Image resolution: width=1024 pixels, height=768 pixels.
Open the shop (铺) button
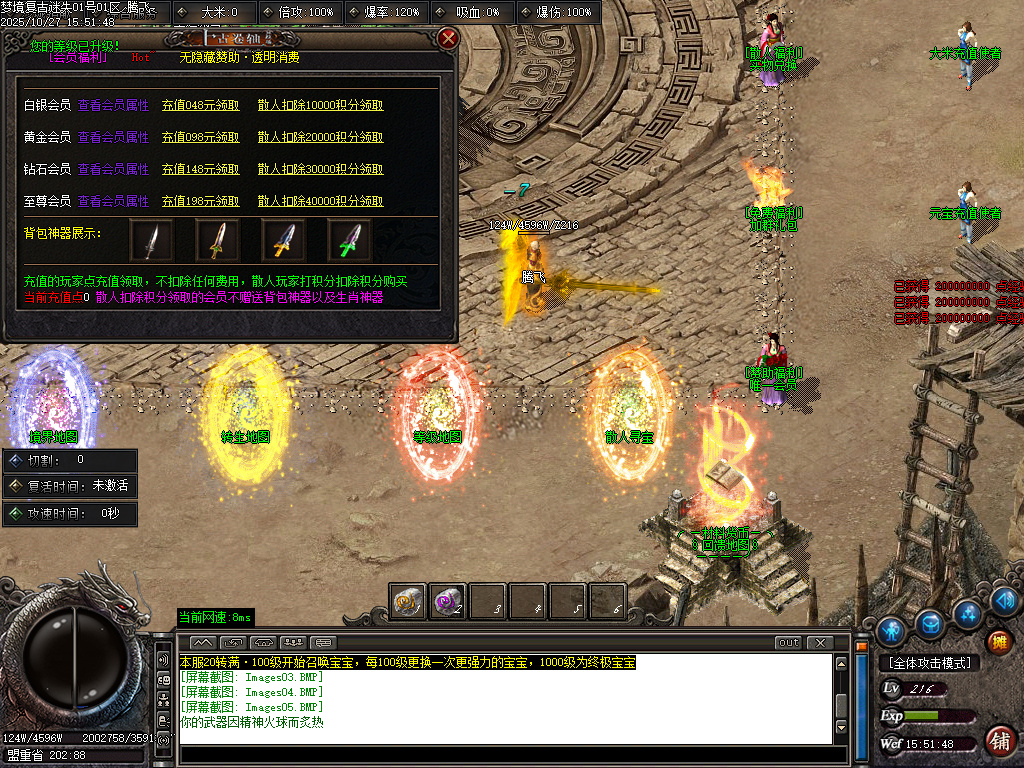(998, 741)
